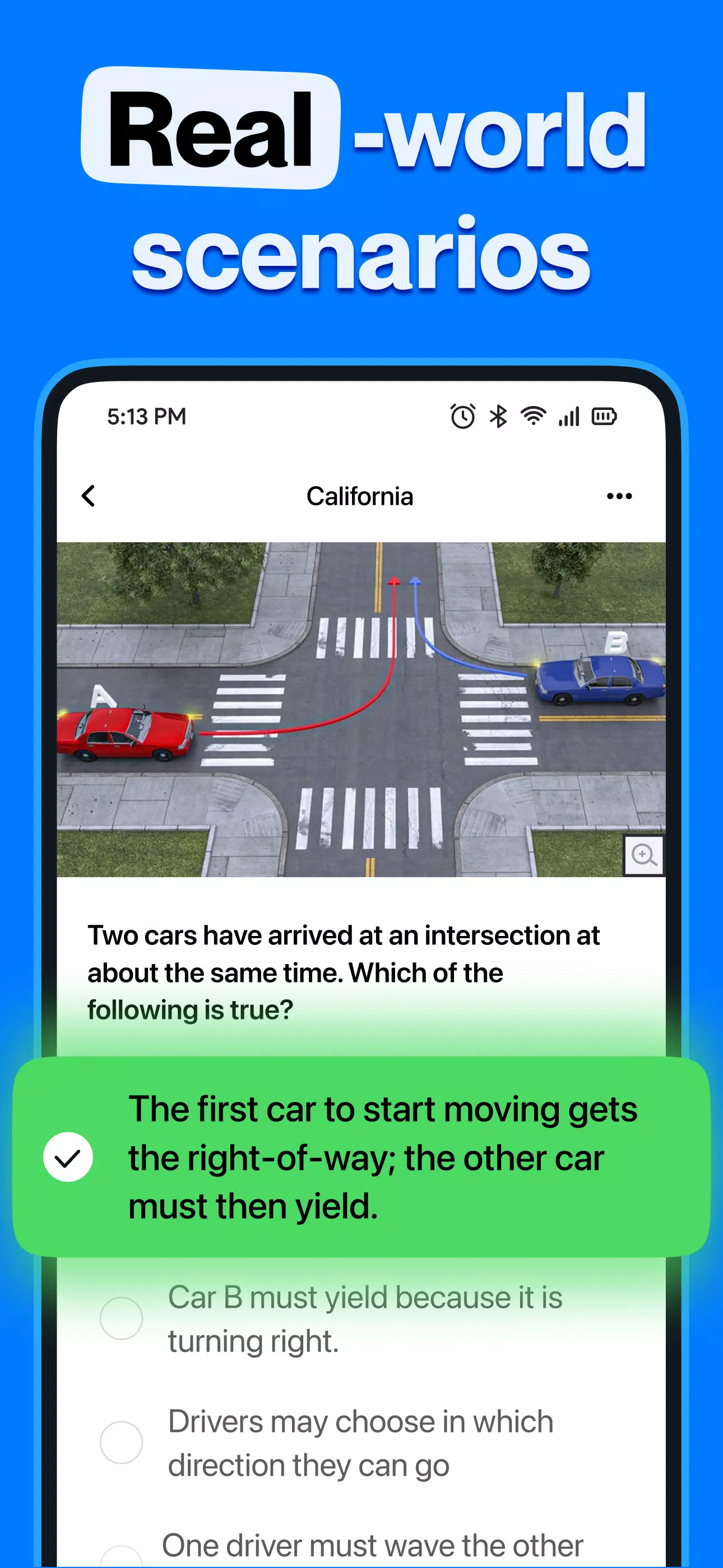
Task: Tap the battery status icon
Action: click(604, 416)
